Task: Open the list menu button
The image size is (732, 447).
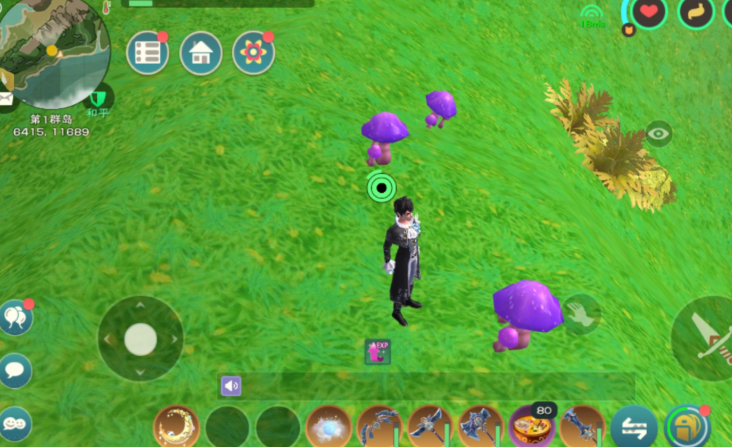Action: 147,53
